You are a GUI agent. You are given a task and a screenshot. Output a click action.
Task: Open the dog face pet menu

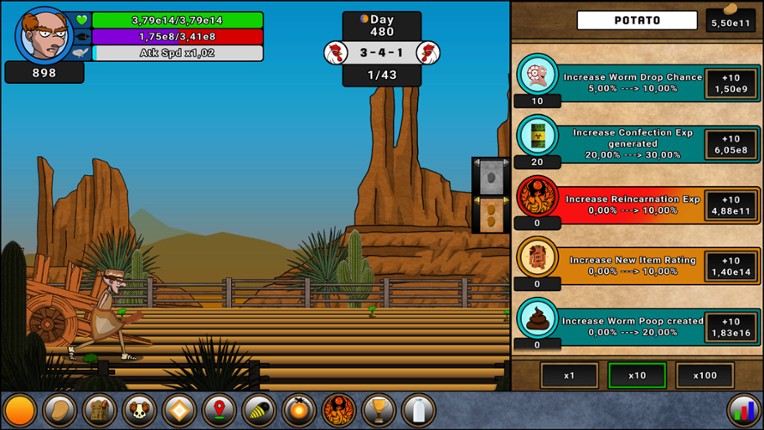click(139, 410)
